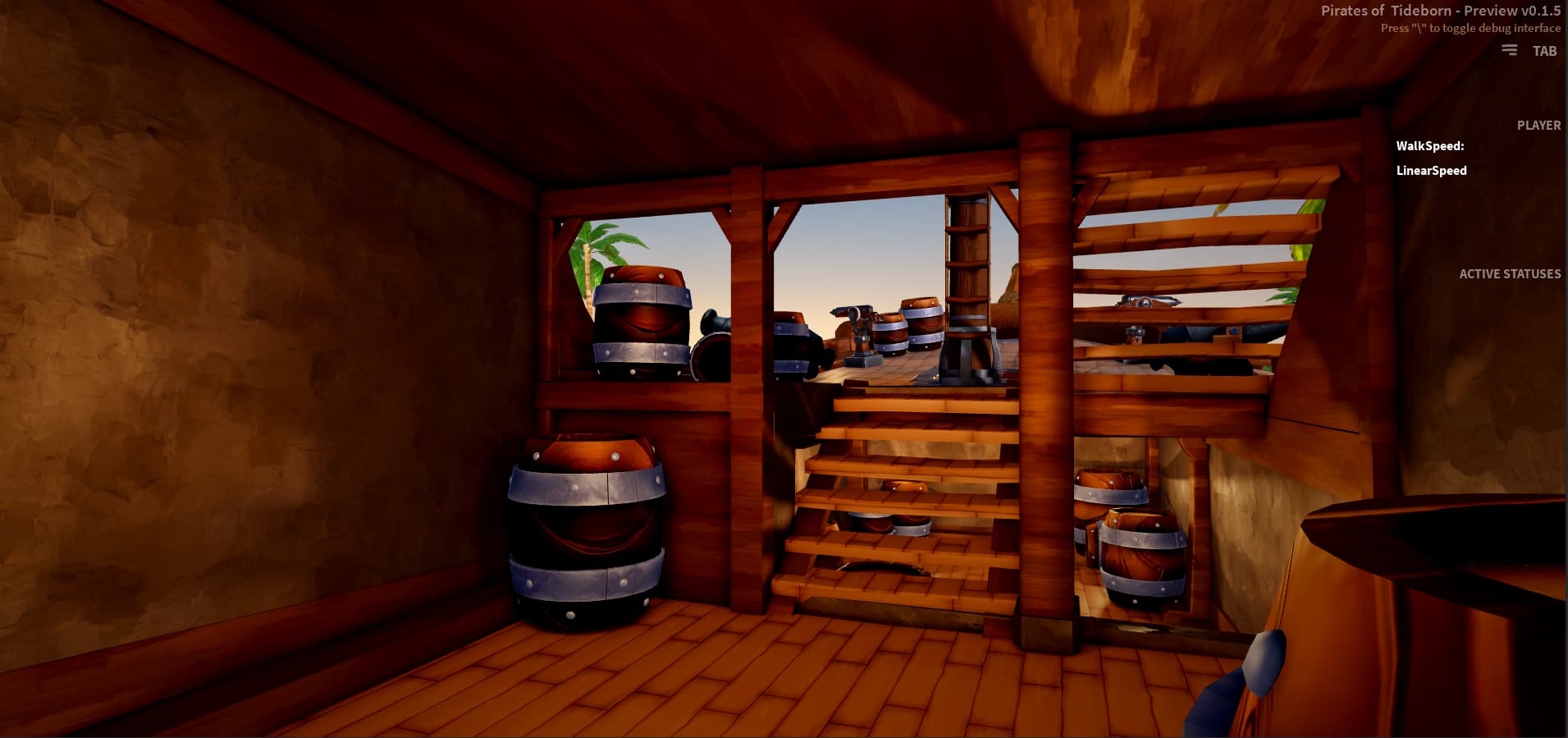This screenshot has width=1568, height=738.
Task: Open the player list menu icon
Action: (x=1509, y=51)
